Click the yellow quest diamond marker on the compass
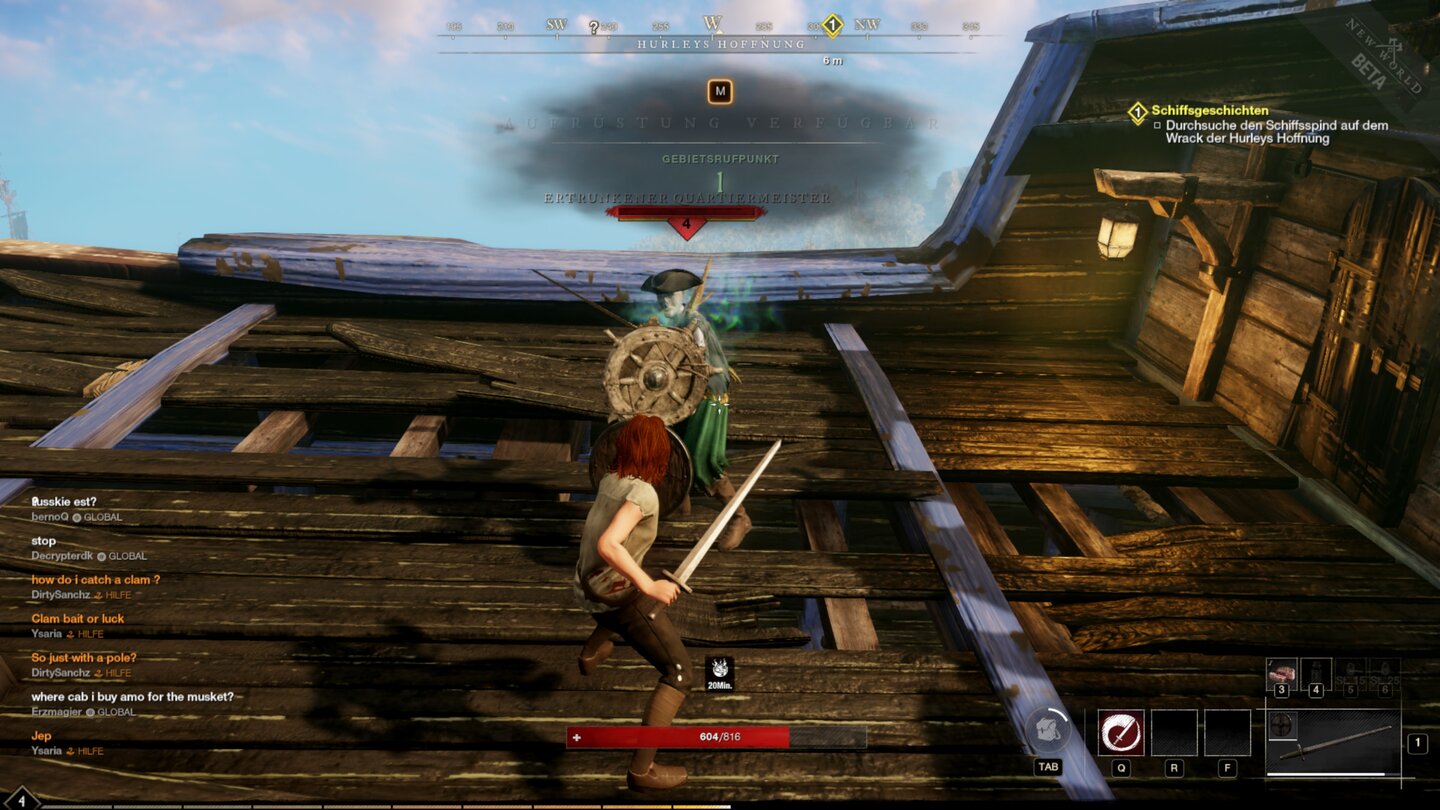The height and width of the screenshot is (810, 1440). 832,26
